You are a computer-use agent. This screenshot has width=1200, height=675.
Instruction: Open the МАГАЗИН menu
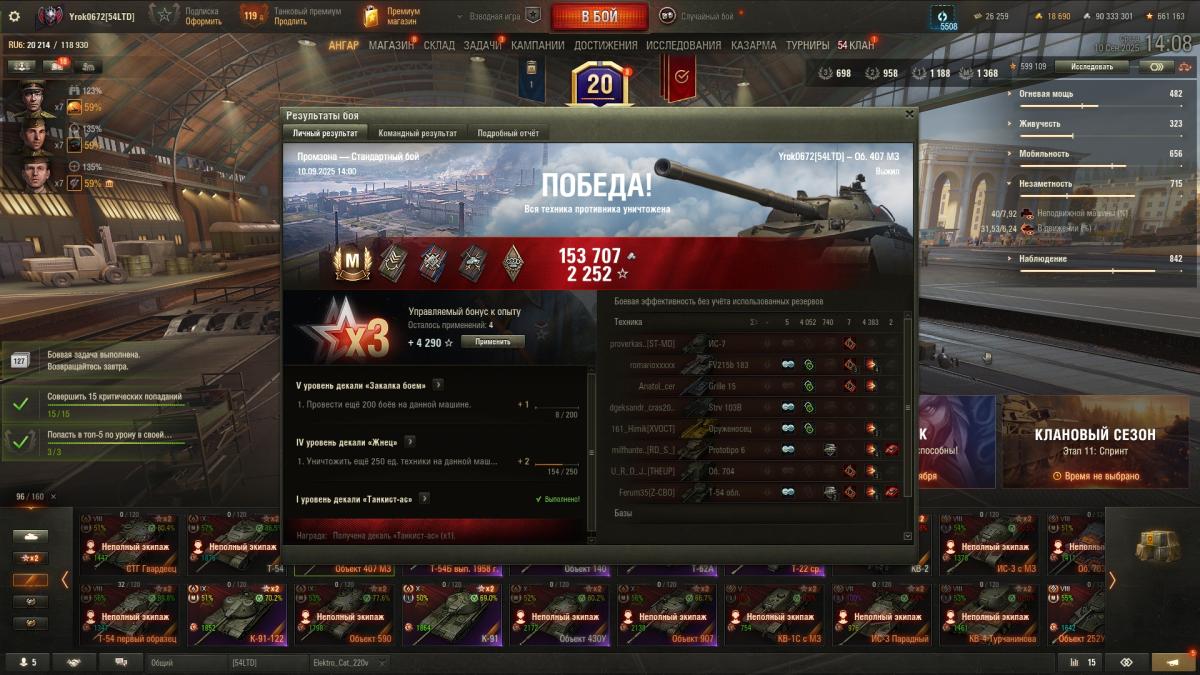point(390,45)
